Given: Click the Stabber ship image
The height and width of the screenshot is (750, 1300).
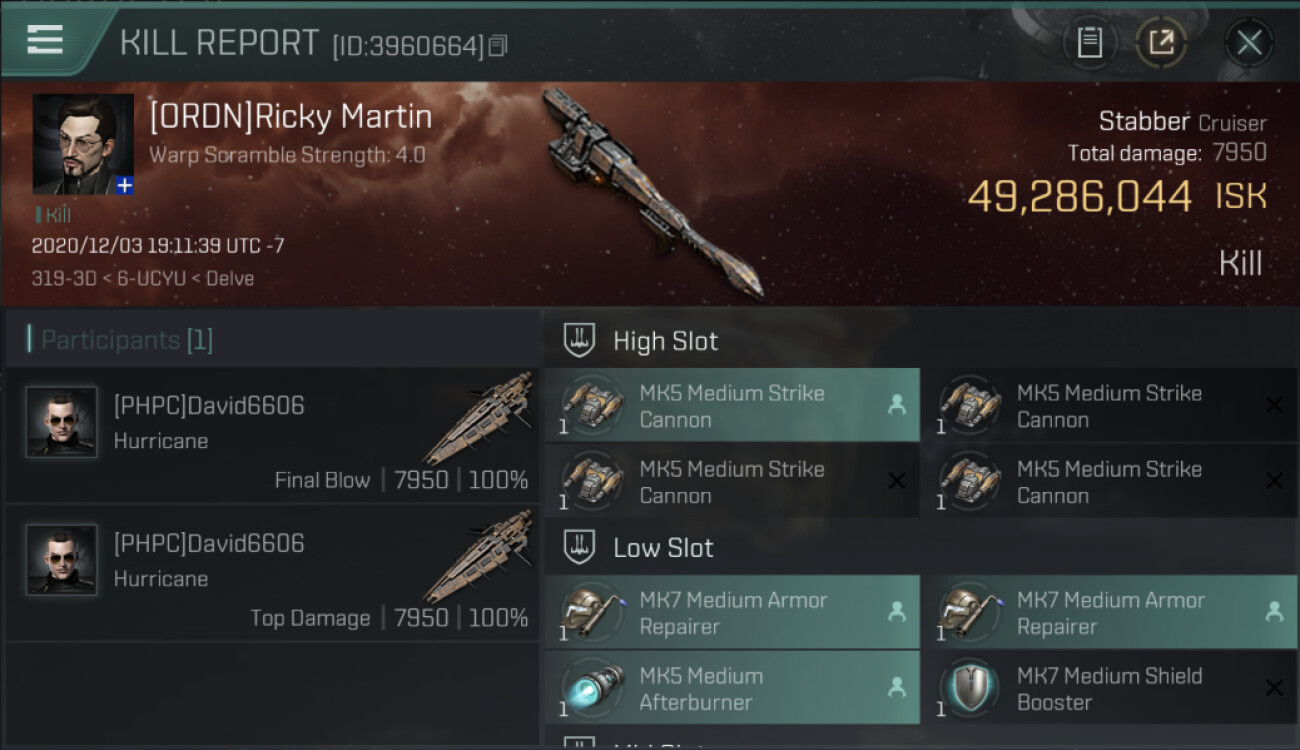Looking at the screenshot, I should (x=650, y=190).
